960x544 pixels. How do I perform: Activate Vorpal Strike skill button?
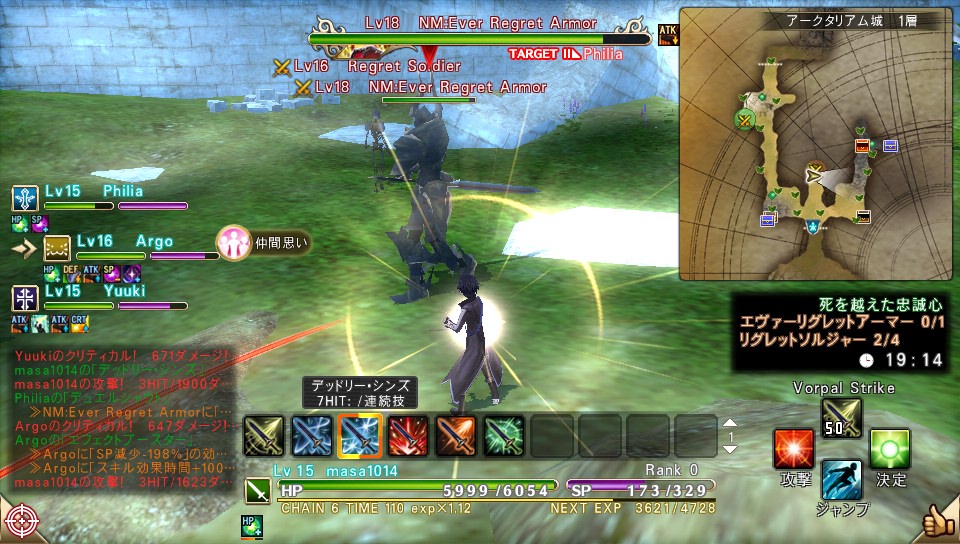(x=841, y=417)
